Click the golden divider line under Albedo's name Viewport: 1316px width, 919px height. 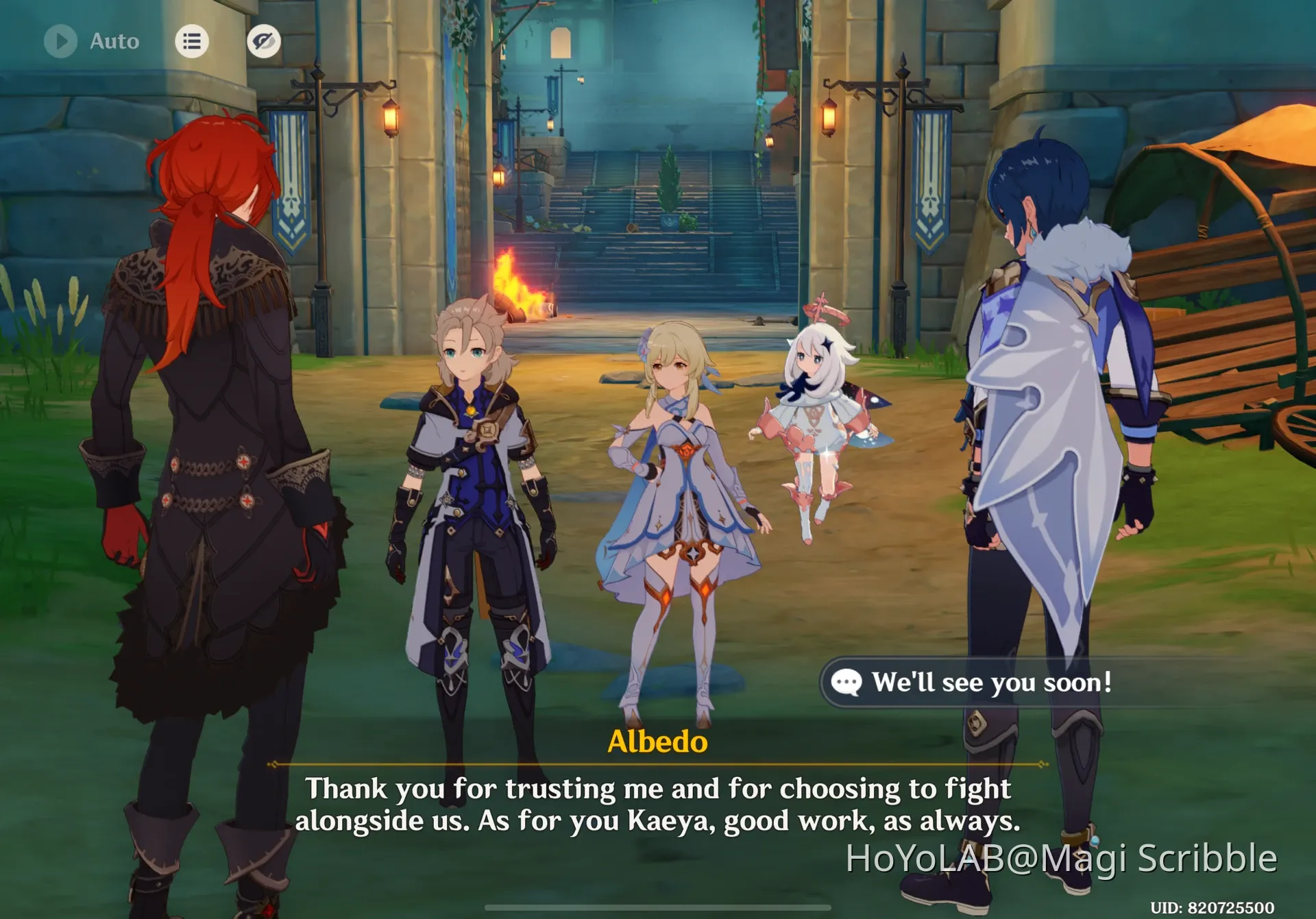click(658, 764)
